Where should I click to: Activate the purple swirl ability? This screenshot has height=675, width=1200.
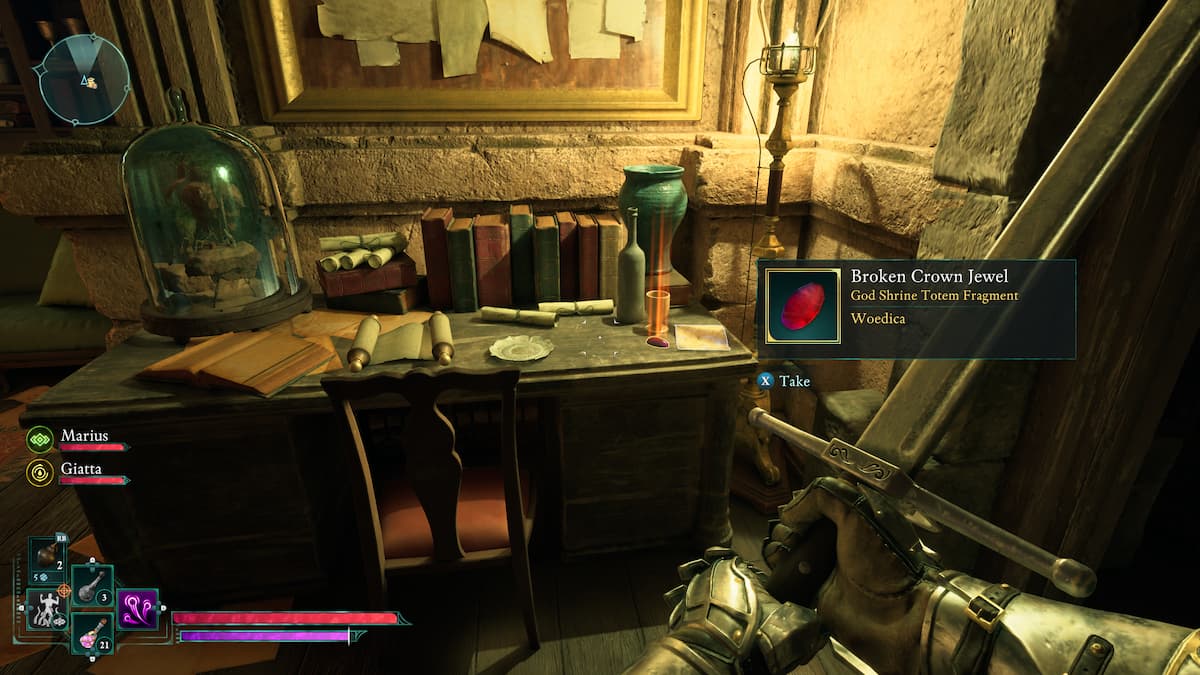point(137,609)
